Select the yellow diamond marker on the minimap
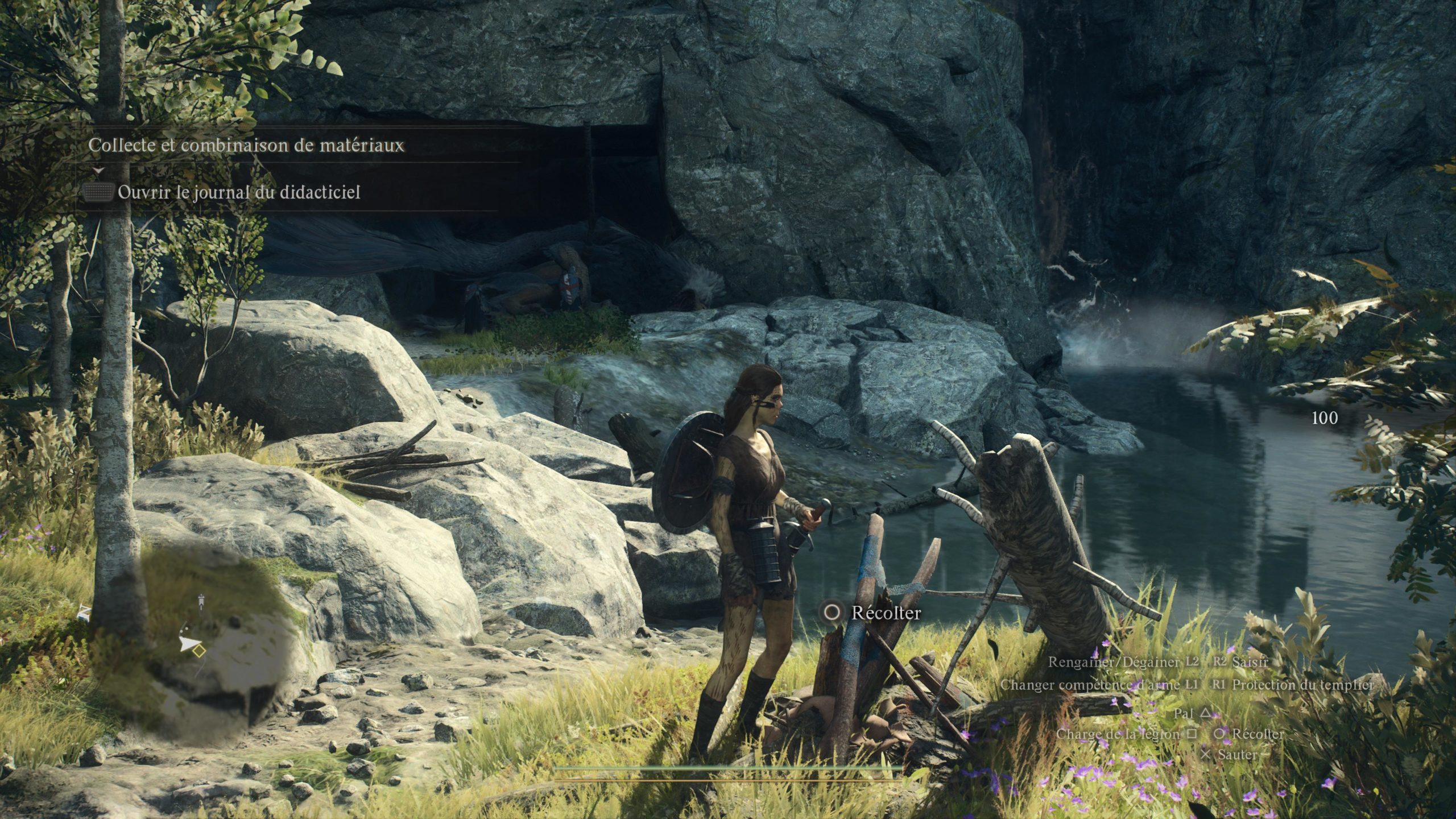Image resolution: width=1456 pixels, height=819 pixels. (198, 651)
